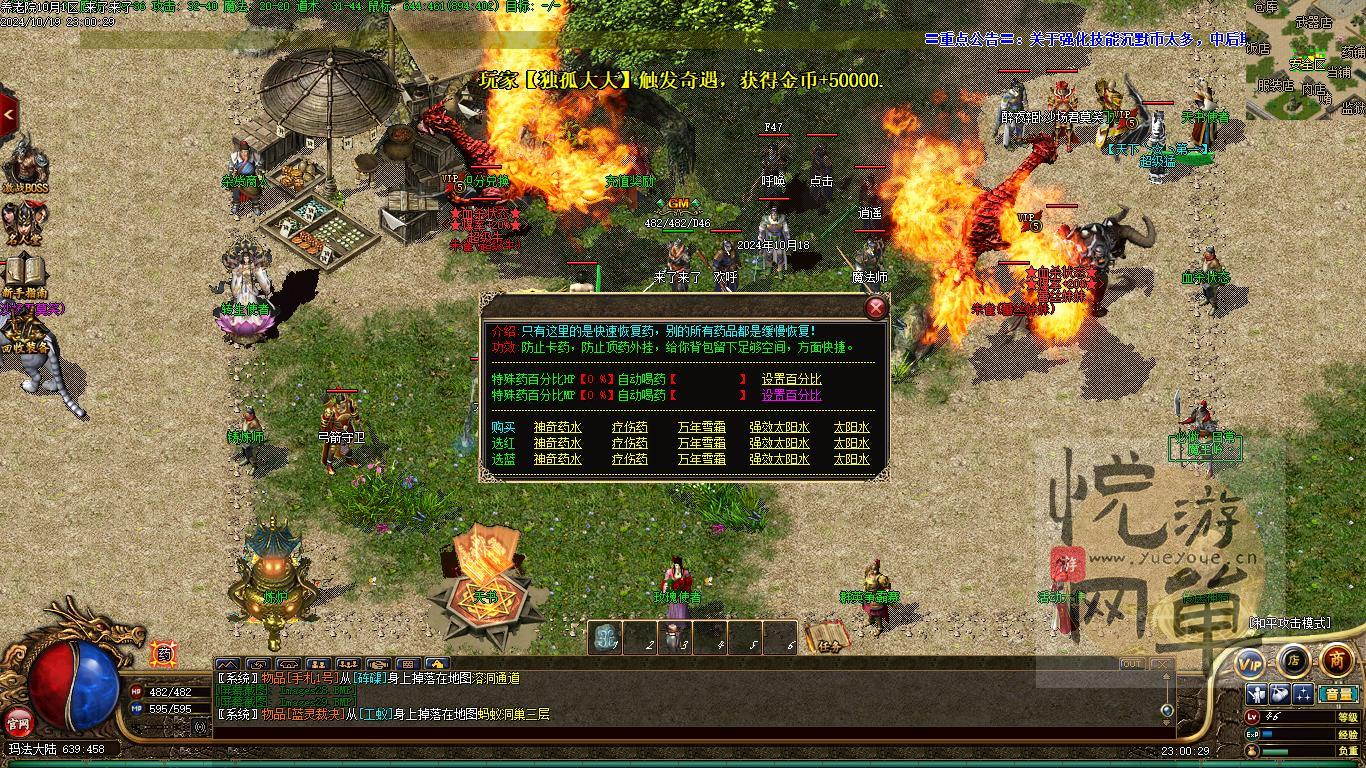Select 太阳水 in the 选红 row

[851, 443]
